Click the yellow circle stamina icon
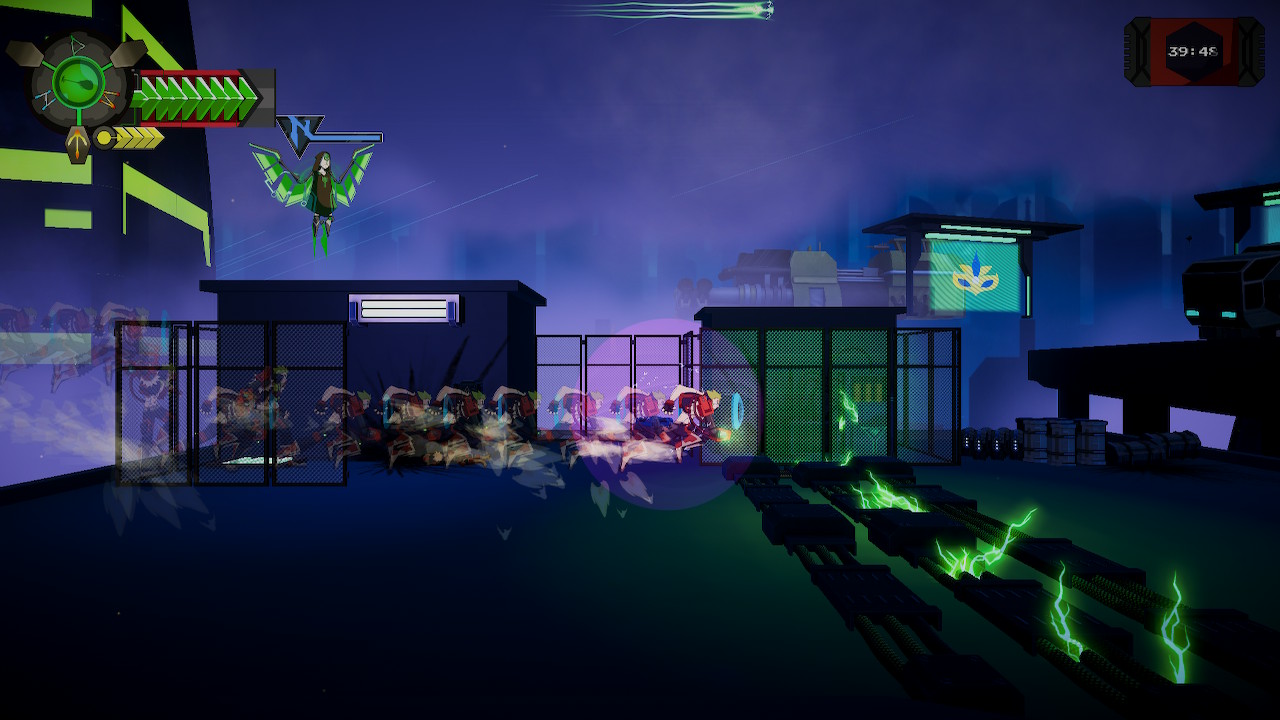This screenshot has height=720, width=1280. click(x=103, y=137)
